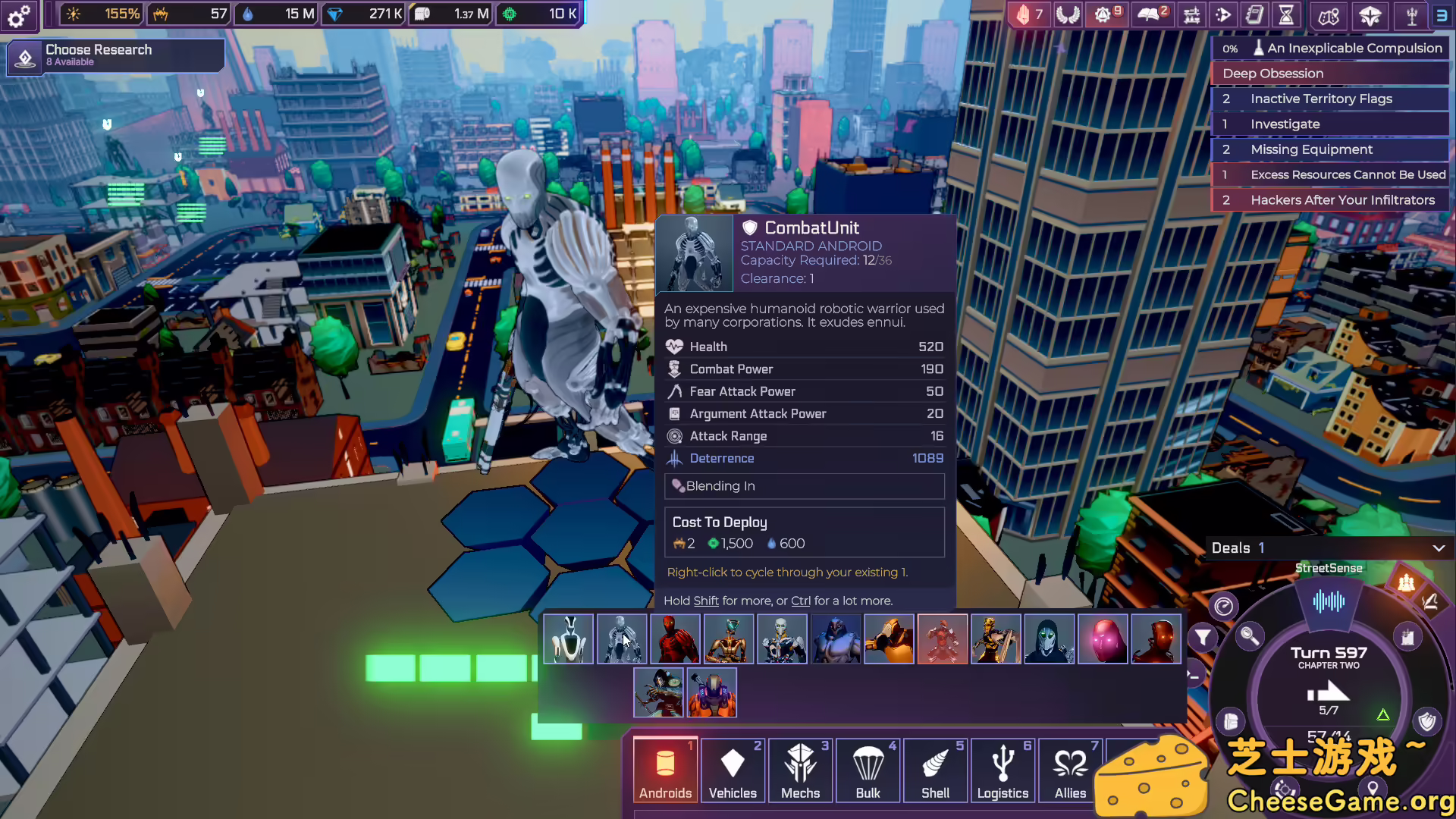The width and height of the screenshot is (1456, 819).
Task: Open the laurel wreath achievements icon
Action: pos(1068,14)
